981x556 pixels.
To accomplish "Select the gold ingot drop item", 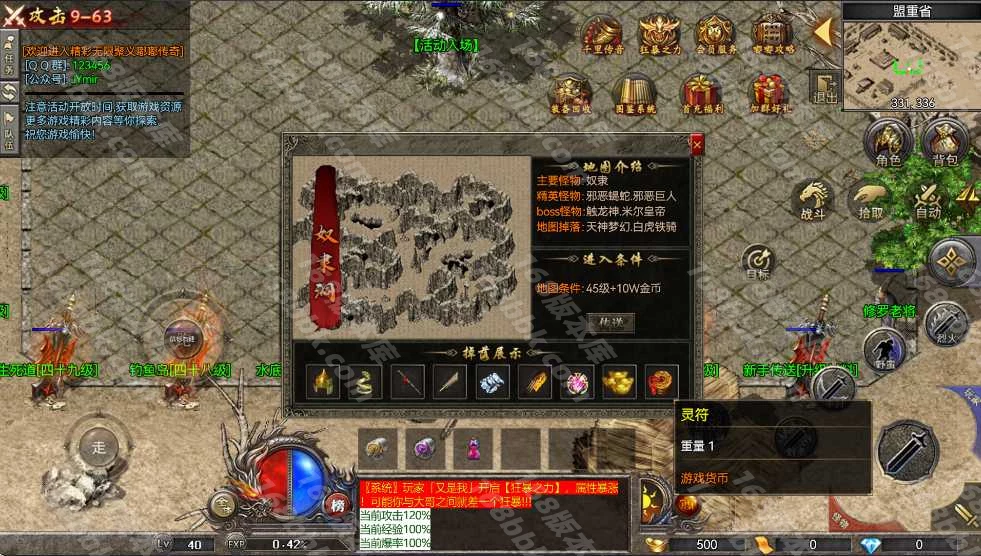I will pyautogui.click(x=618, y=381).
